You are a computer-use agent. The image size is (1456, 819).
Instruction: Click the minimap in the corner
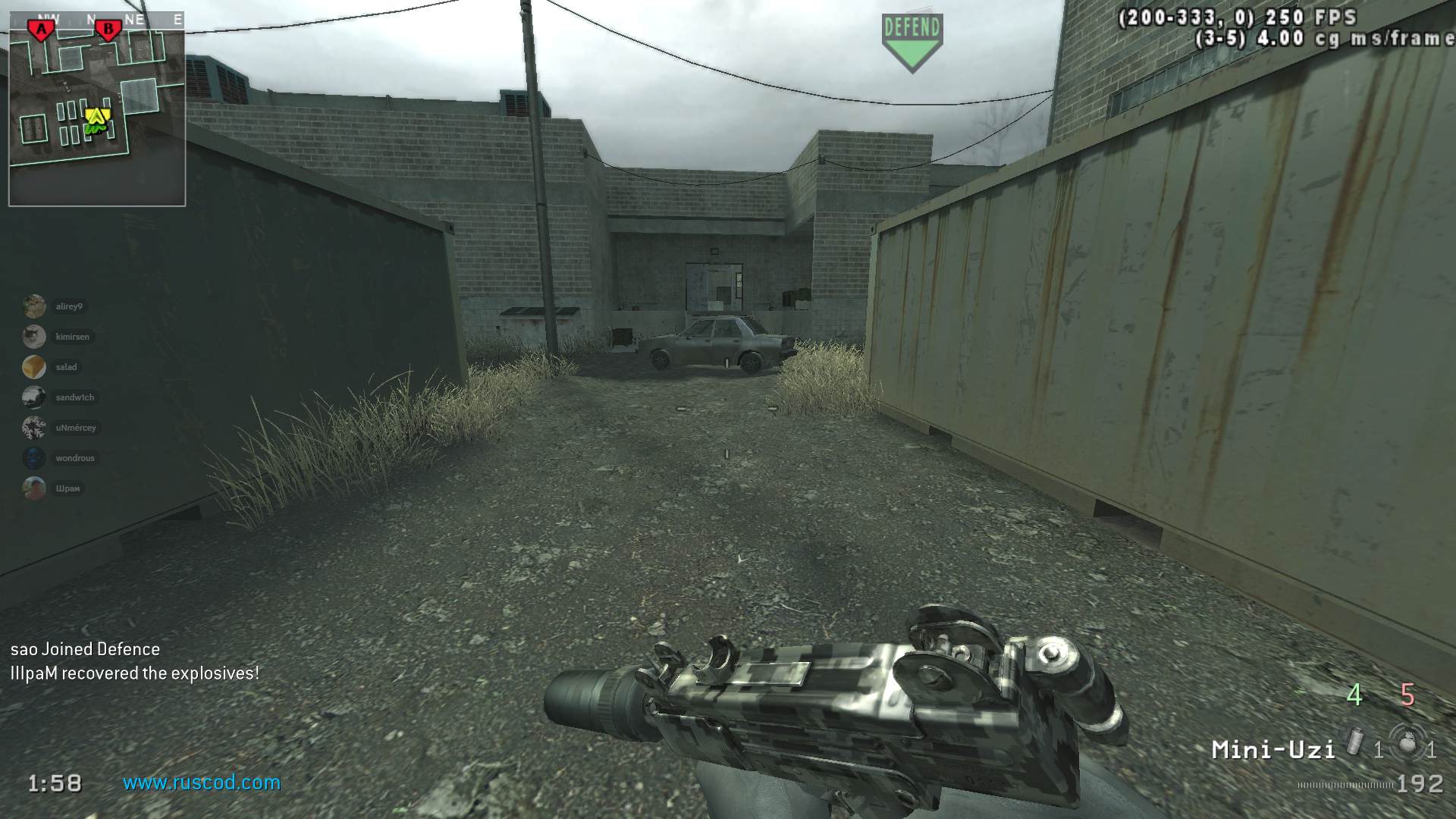tap(97, 109)
